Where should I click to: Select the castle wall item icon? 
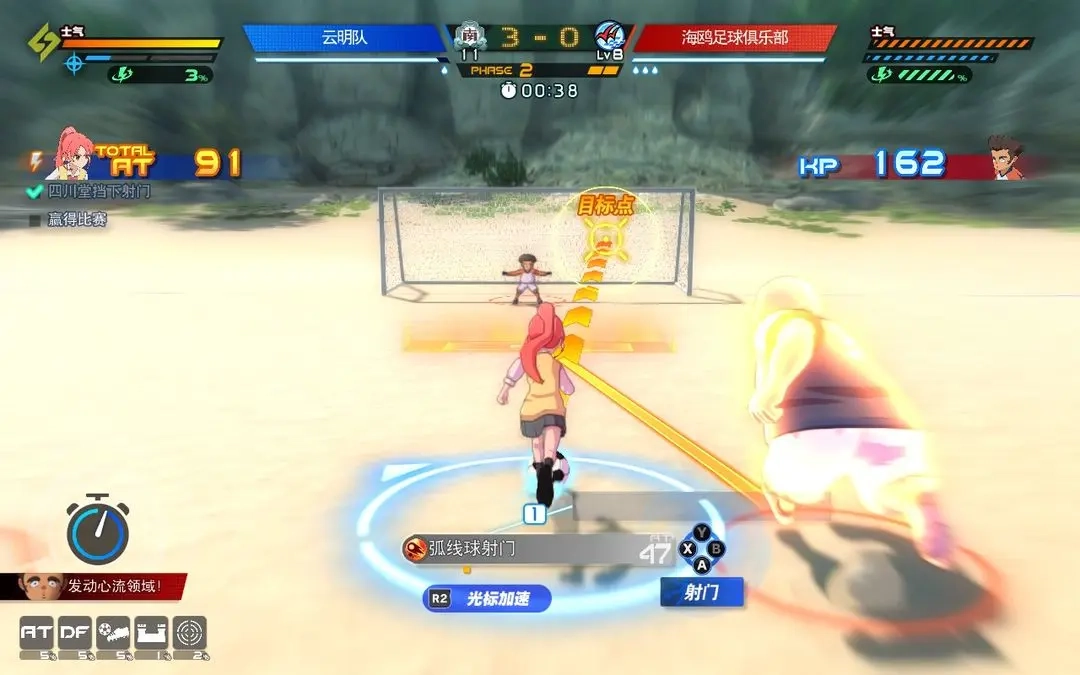[151, 633]
